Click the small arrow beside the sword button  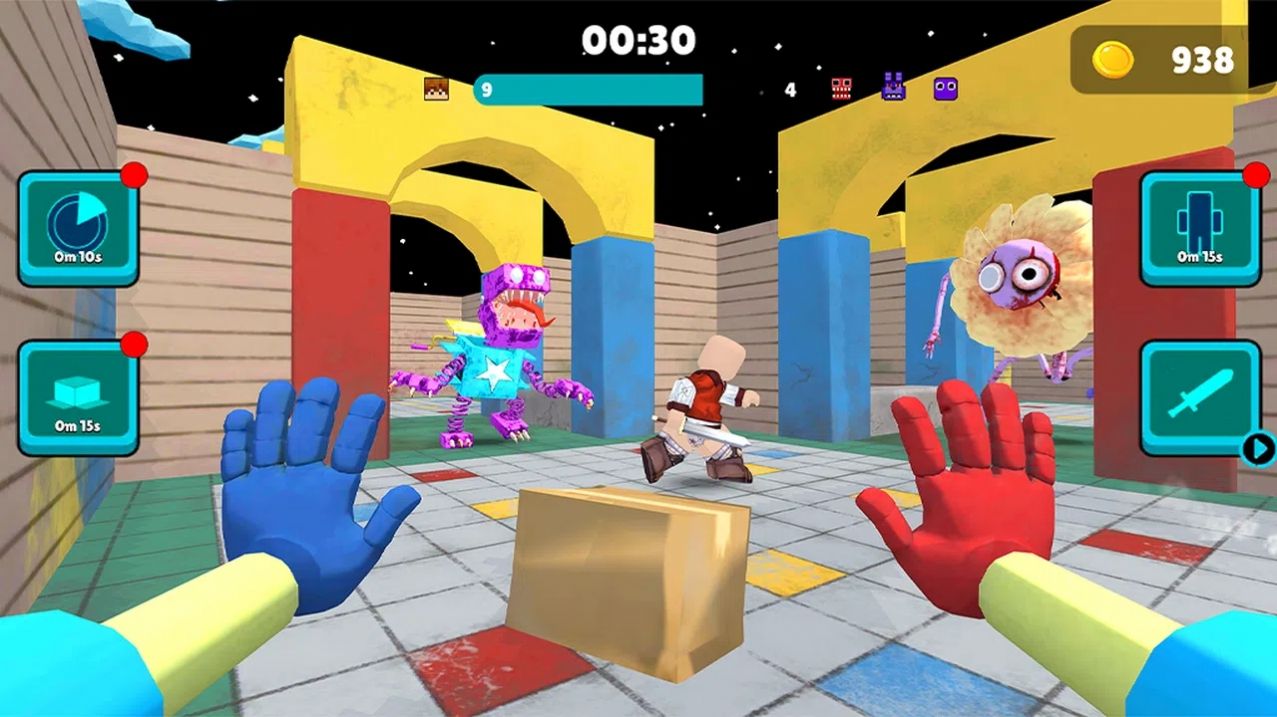click(x=1257, y=448)
